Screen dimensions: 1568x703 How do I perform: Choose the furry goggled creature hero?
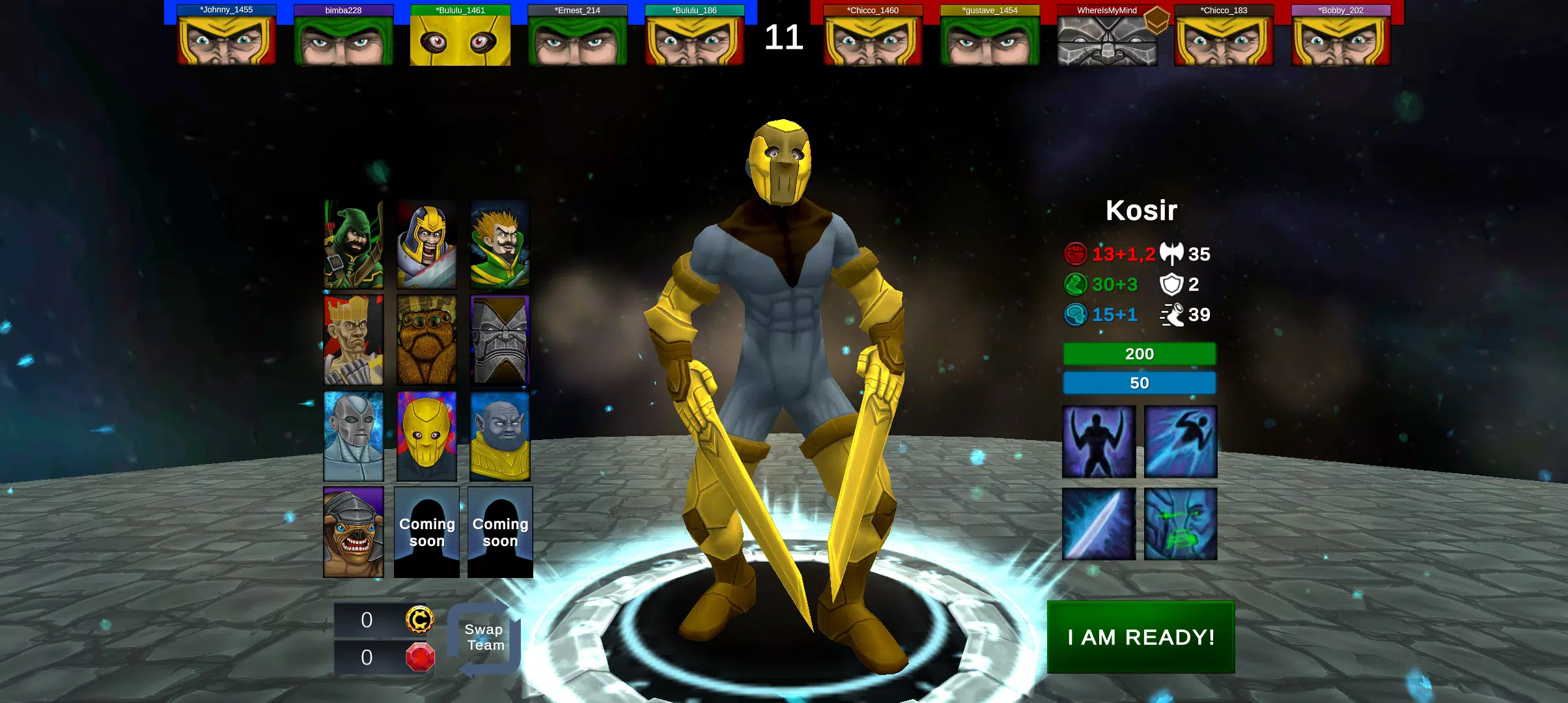click(x=427, y=338)
